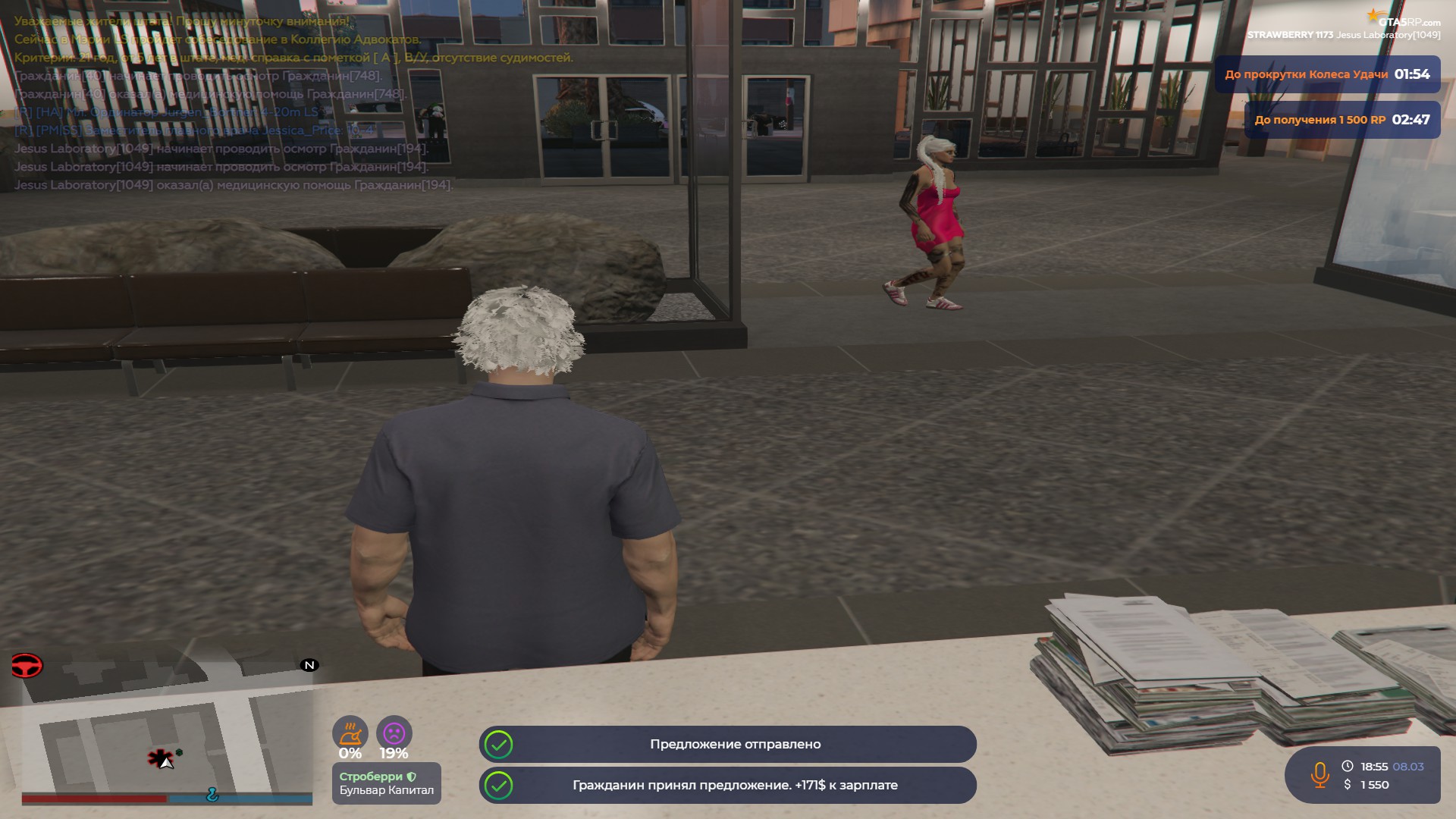Toggle the orange microphone icon
Image resolution: width=1456 pixels, height=819 pixels.
[x=1319, y=774]
